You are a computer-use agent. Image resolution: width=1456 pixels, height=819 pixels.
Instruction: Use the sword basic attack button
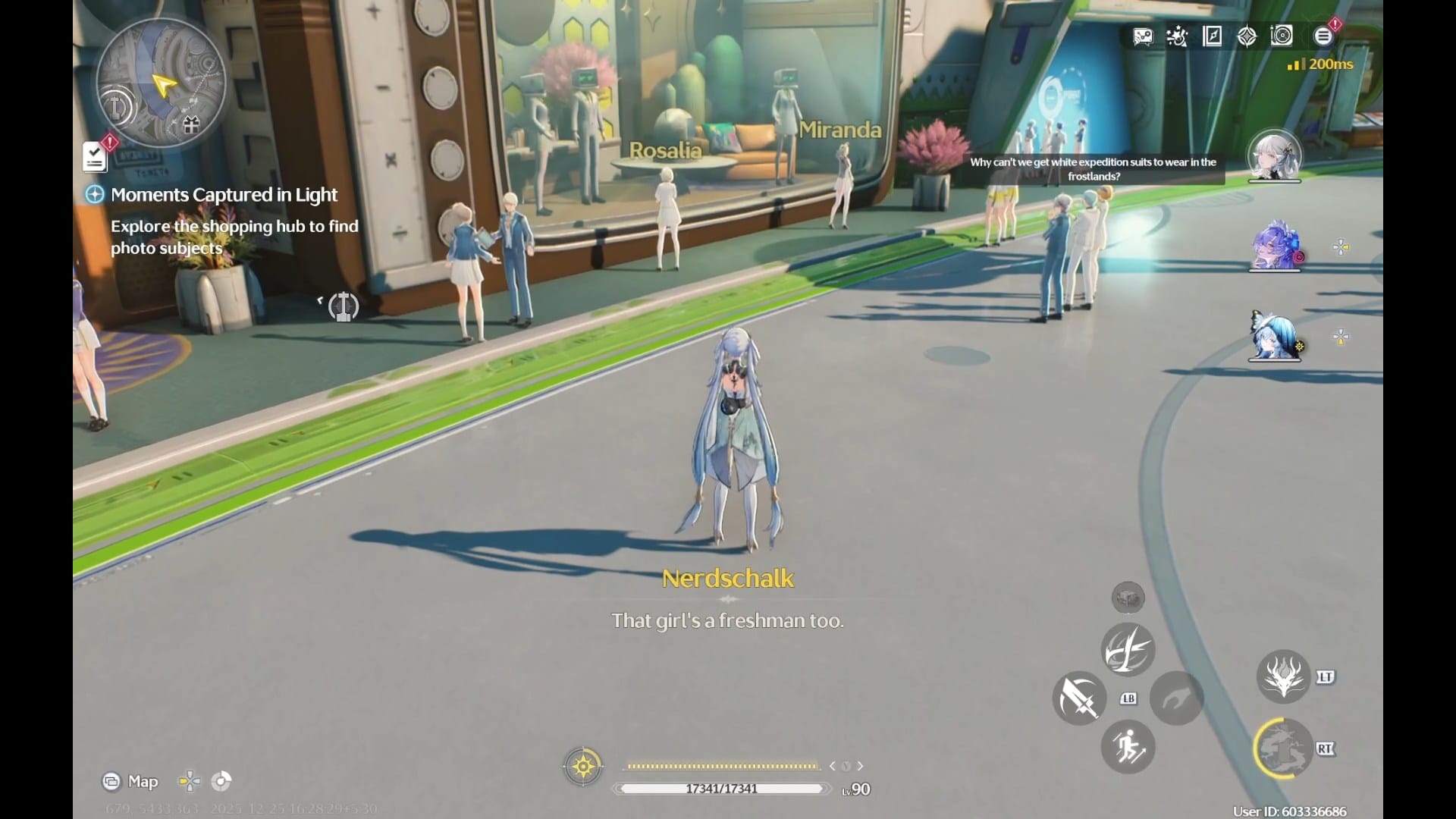coord(1079,698)
